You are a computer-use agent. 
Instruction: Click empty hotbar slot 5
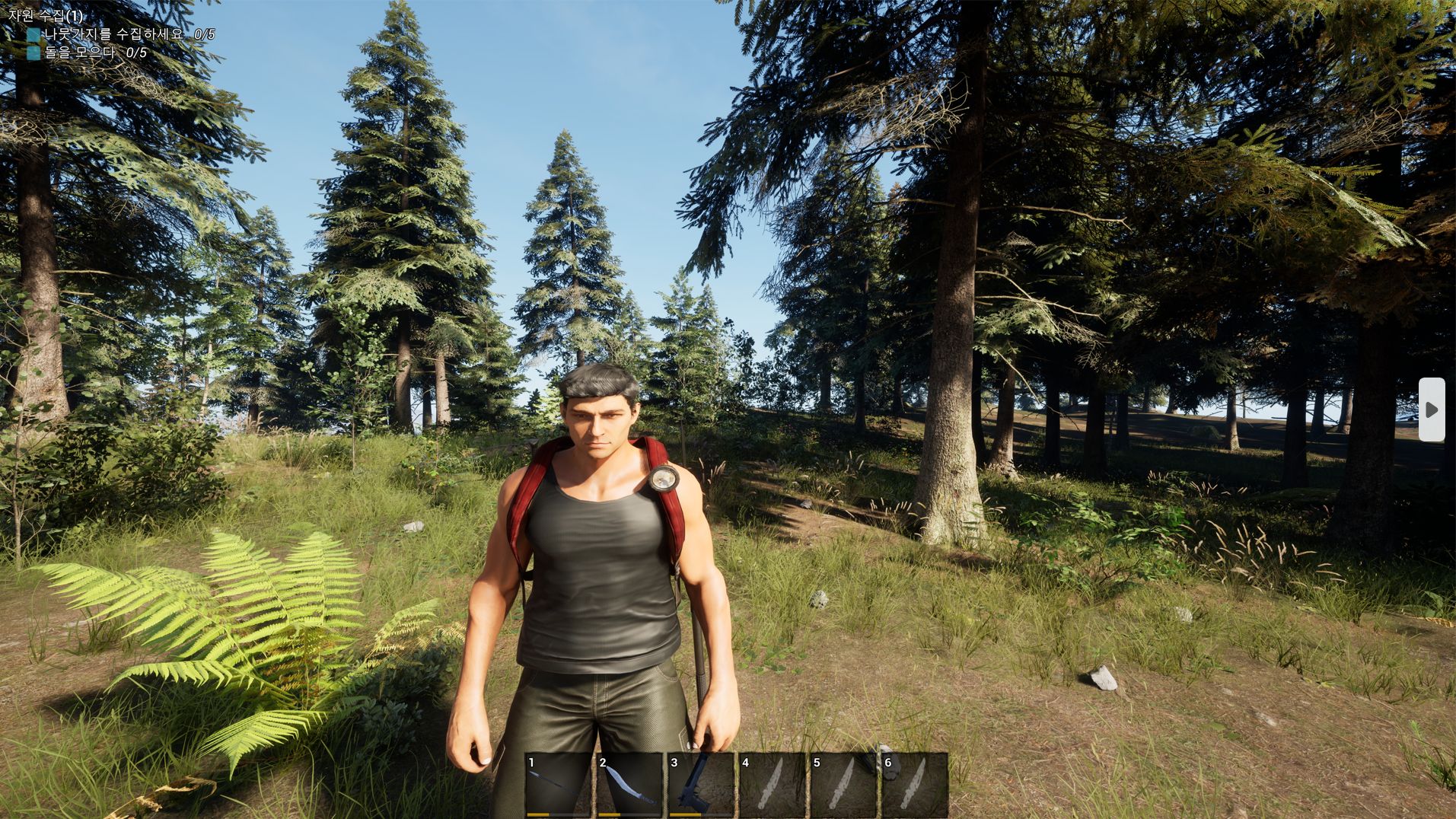pyautogui.click(x=843, y=784)
